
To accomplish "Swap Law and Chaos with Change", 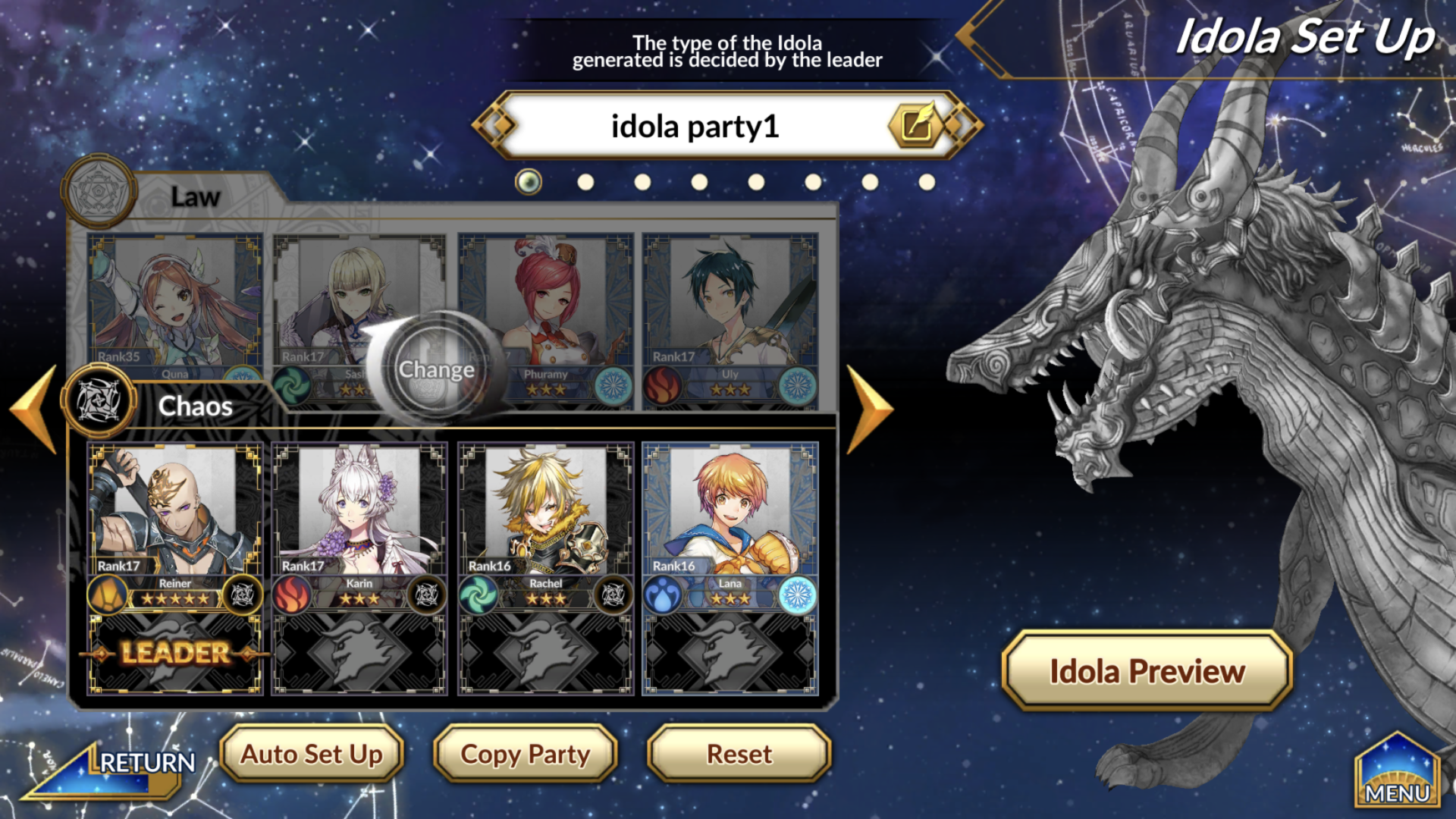I will [436, 369].
